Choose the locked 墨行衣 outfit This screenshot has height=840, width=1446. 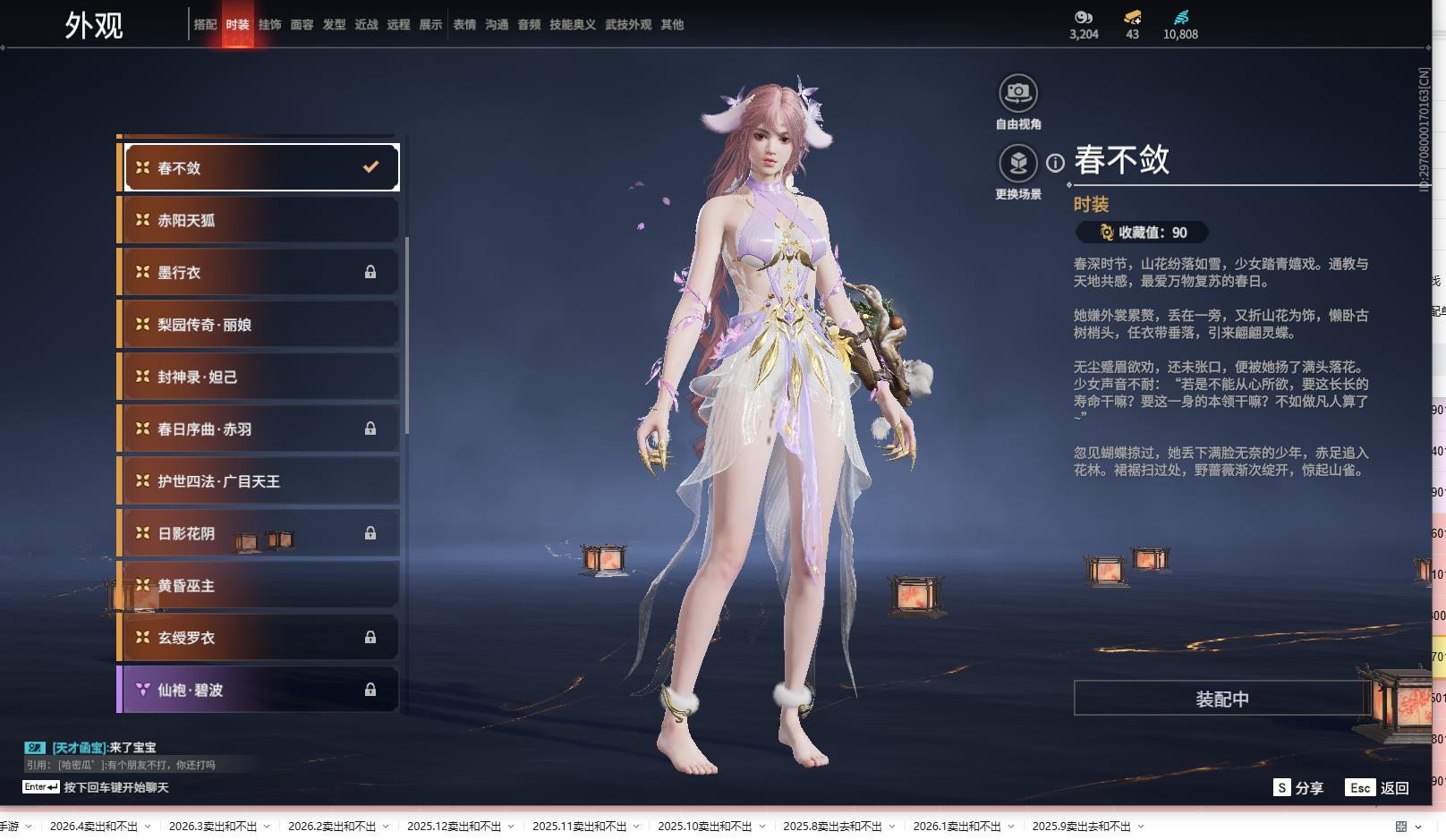(x=259, y=272)
